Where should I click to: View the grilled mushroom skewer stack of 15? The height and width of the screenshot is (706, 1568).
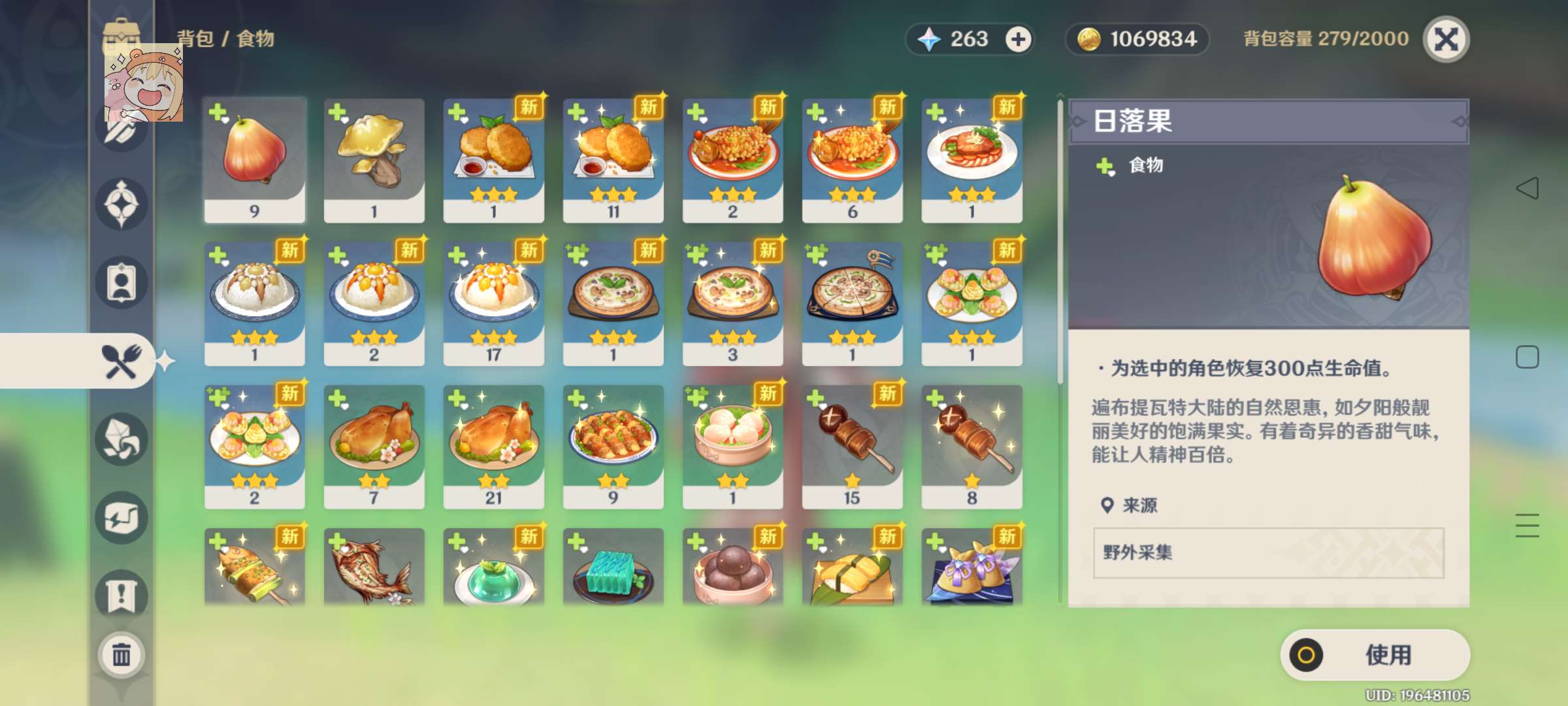point(852,445)
